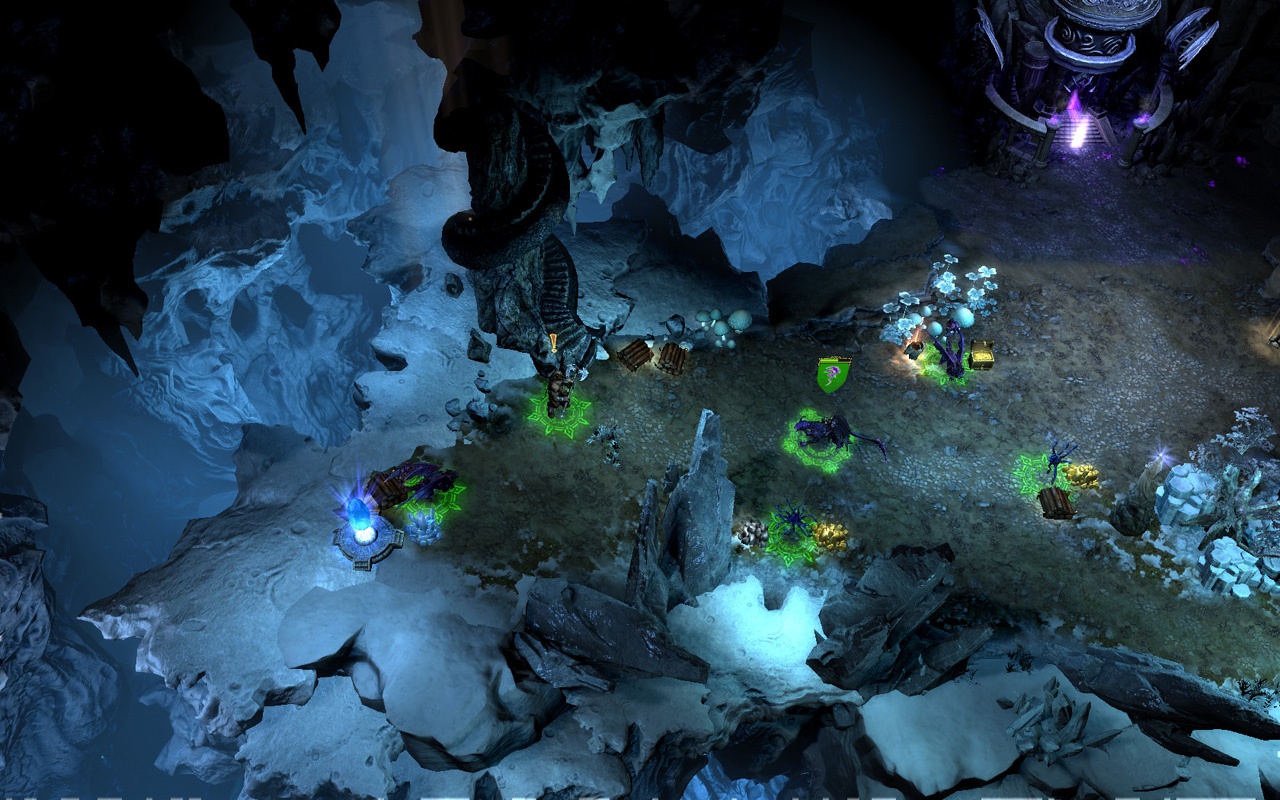The image size is (1280, 800).
Task: Select the dragon-mounted hero on green circle
Action: [x=825, y=436]
